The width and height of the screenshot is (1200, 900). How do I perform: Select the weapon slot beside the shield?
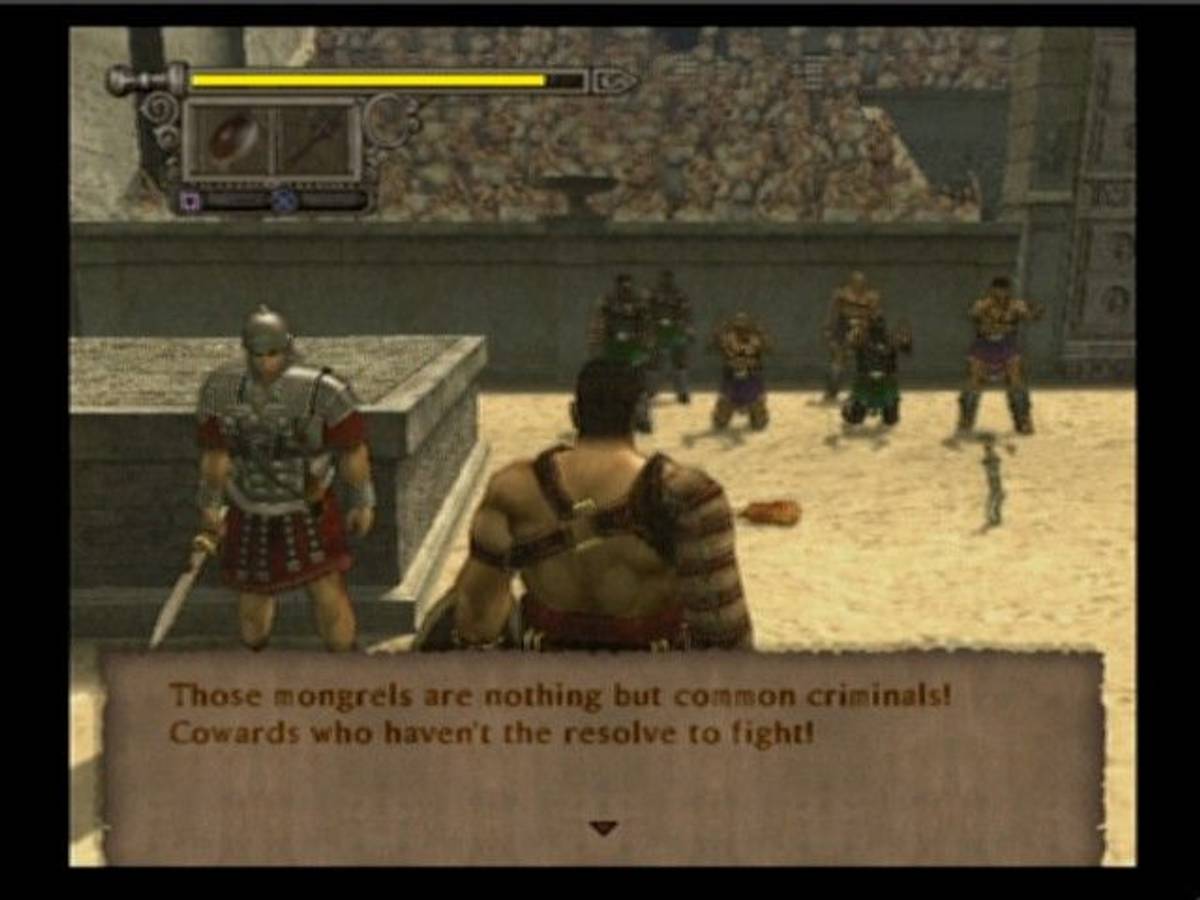pyautogui.click(x=314, y=140)
